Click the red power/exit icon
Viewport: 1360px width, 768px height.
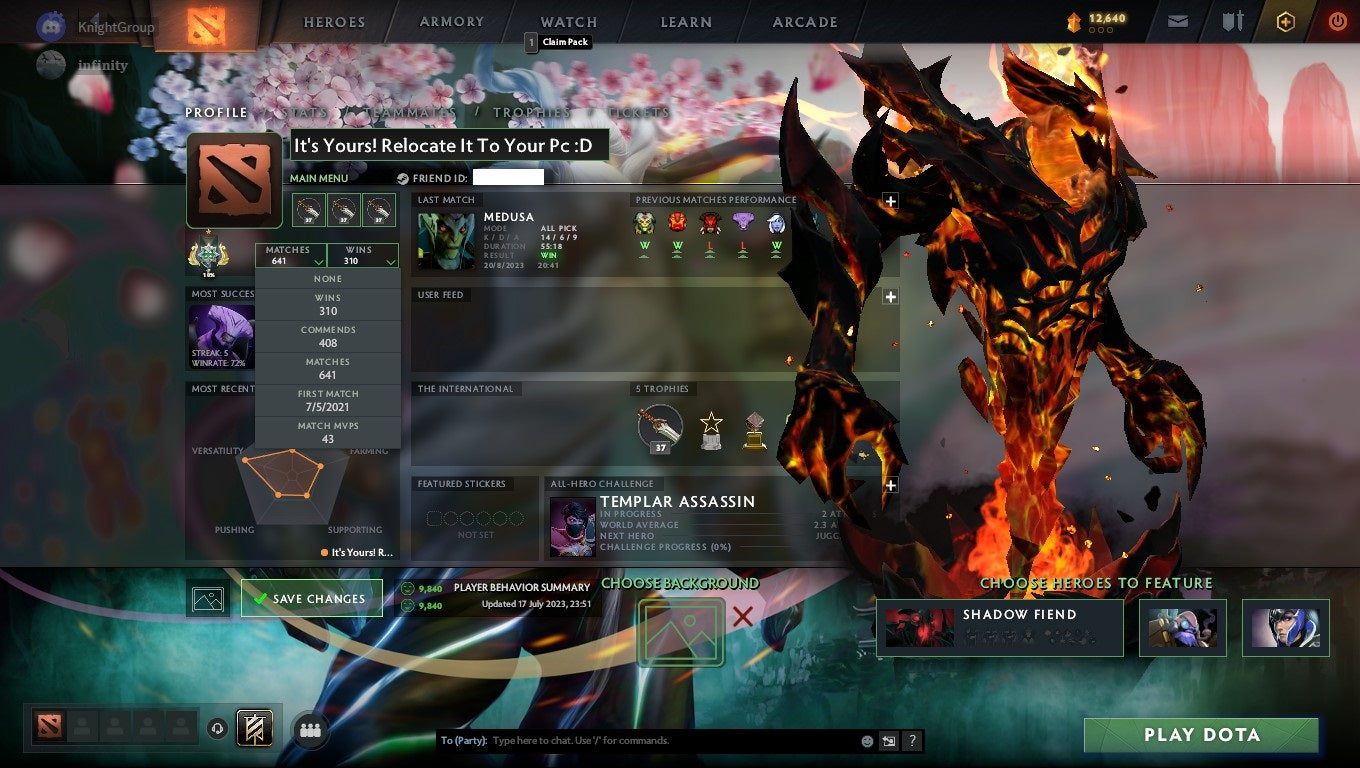tap(1337, 21)
